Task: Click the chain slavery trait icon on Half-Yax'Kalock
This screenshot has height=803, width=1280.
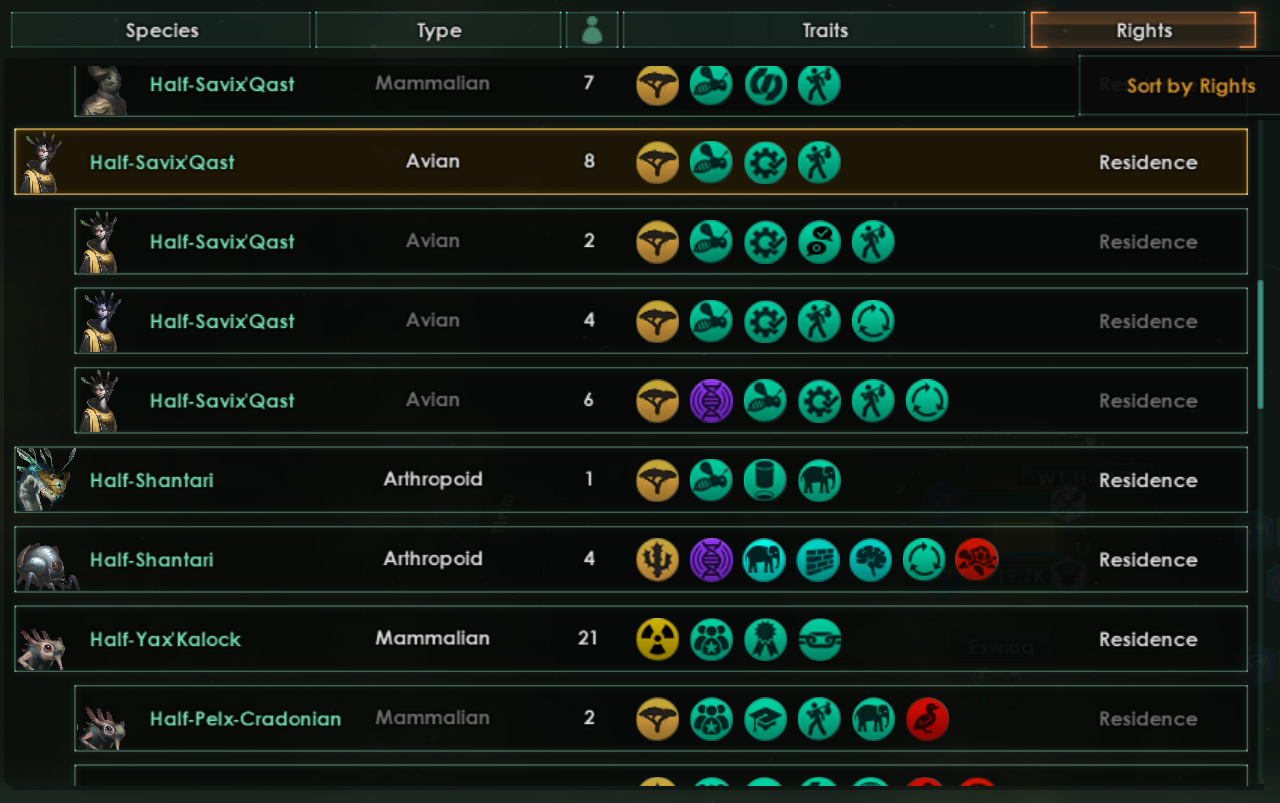Action: [x=820, y=639]
